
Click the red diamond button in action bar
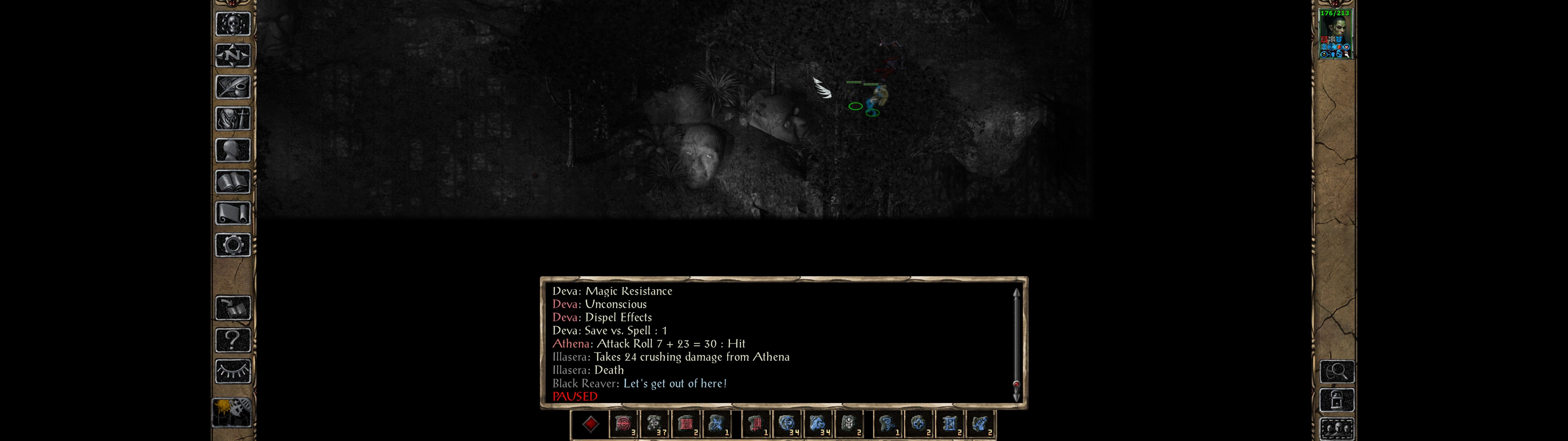590,424
